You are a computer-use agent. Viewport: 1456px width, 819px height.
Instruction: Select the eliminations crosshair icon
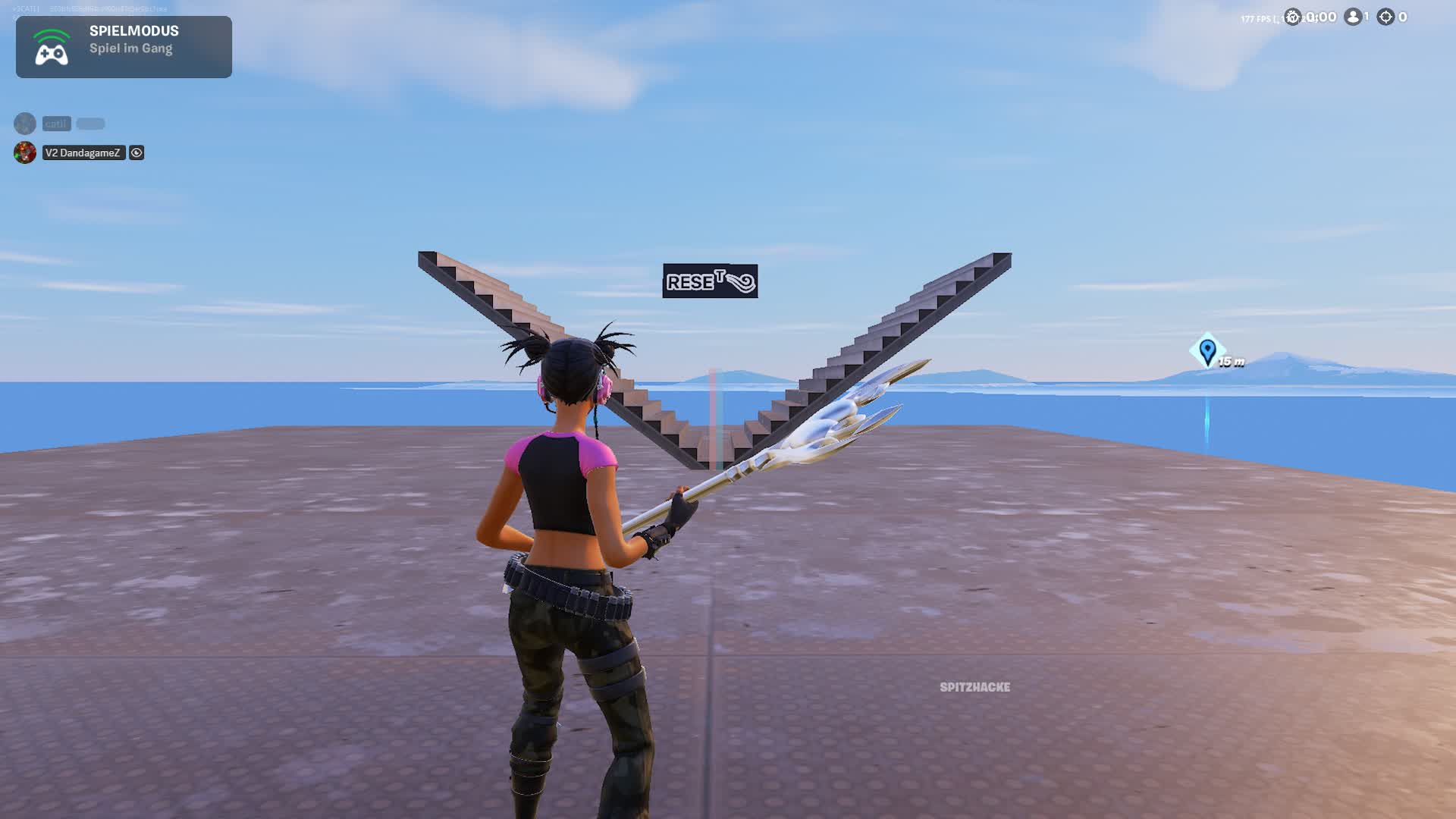pos(1387,17)
